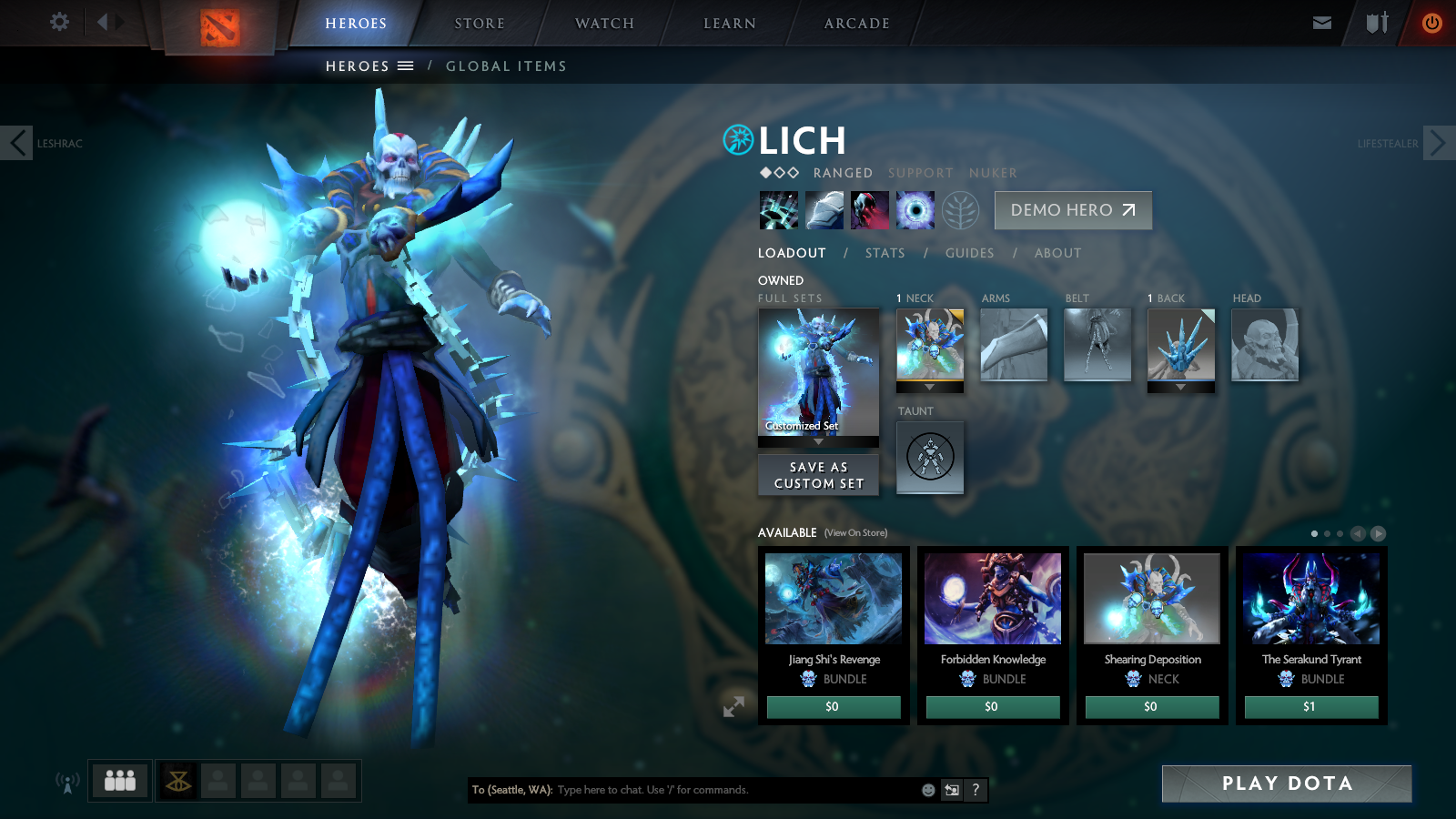Viewport: 1456px width, 819px height.
Task: Choose the Jiang Shi's Revenge bundle
Action: 834,601
